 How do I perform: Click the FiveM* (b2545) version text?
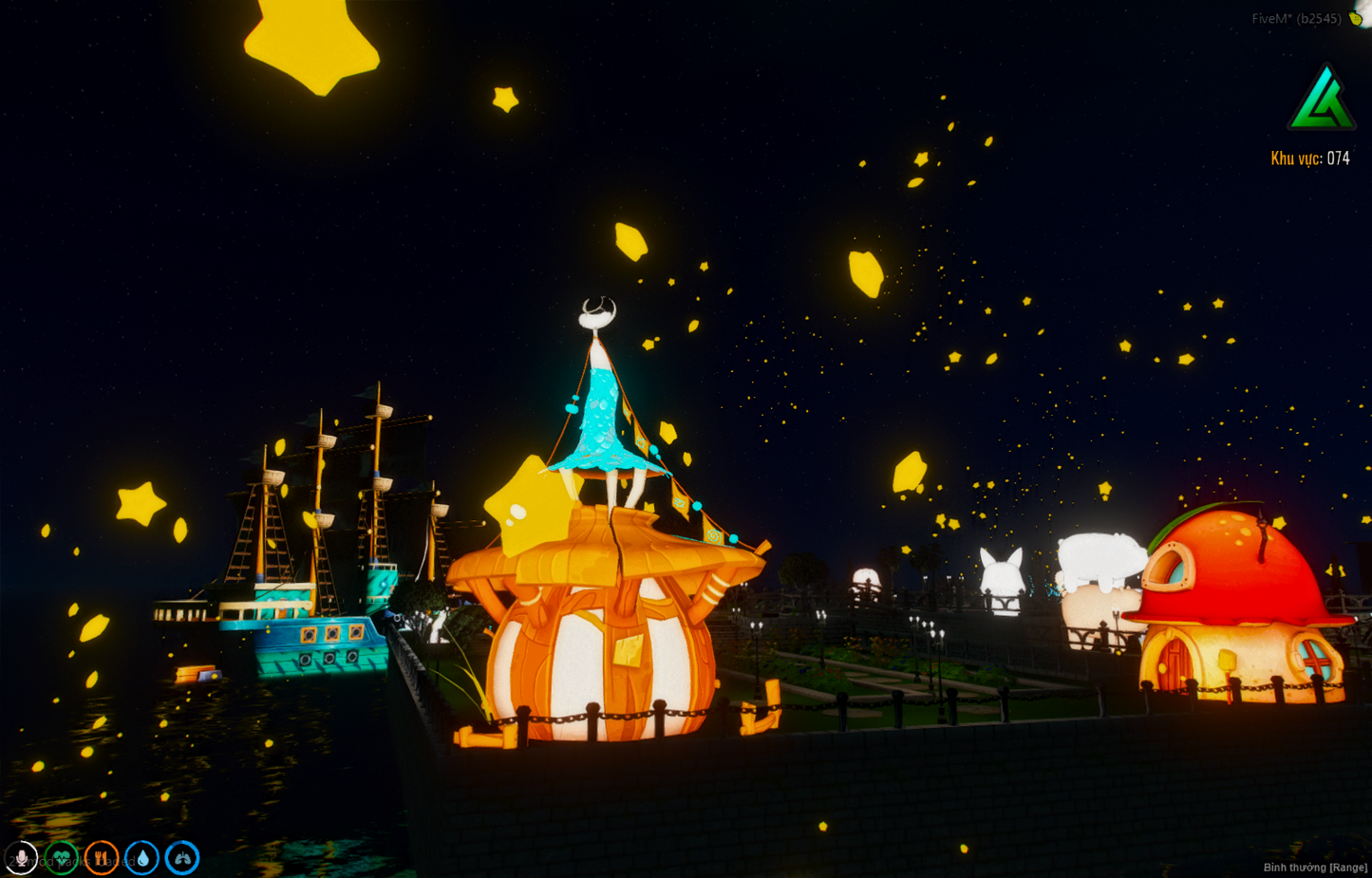click(x=1297, y=17)
